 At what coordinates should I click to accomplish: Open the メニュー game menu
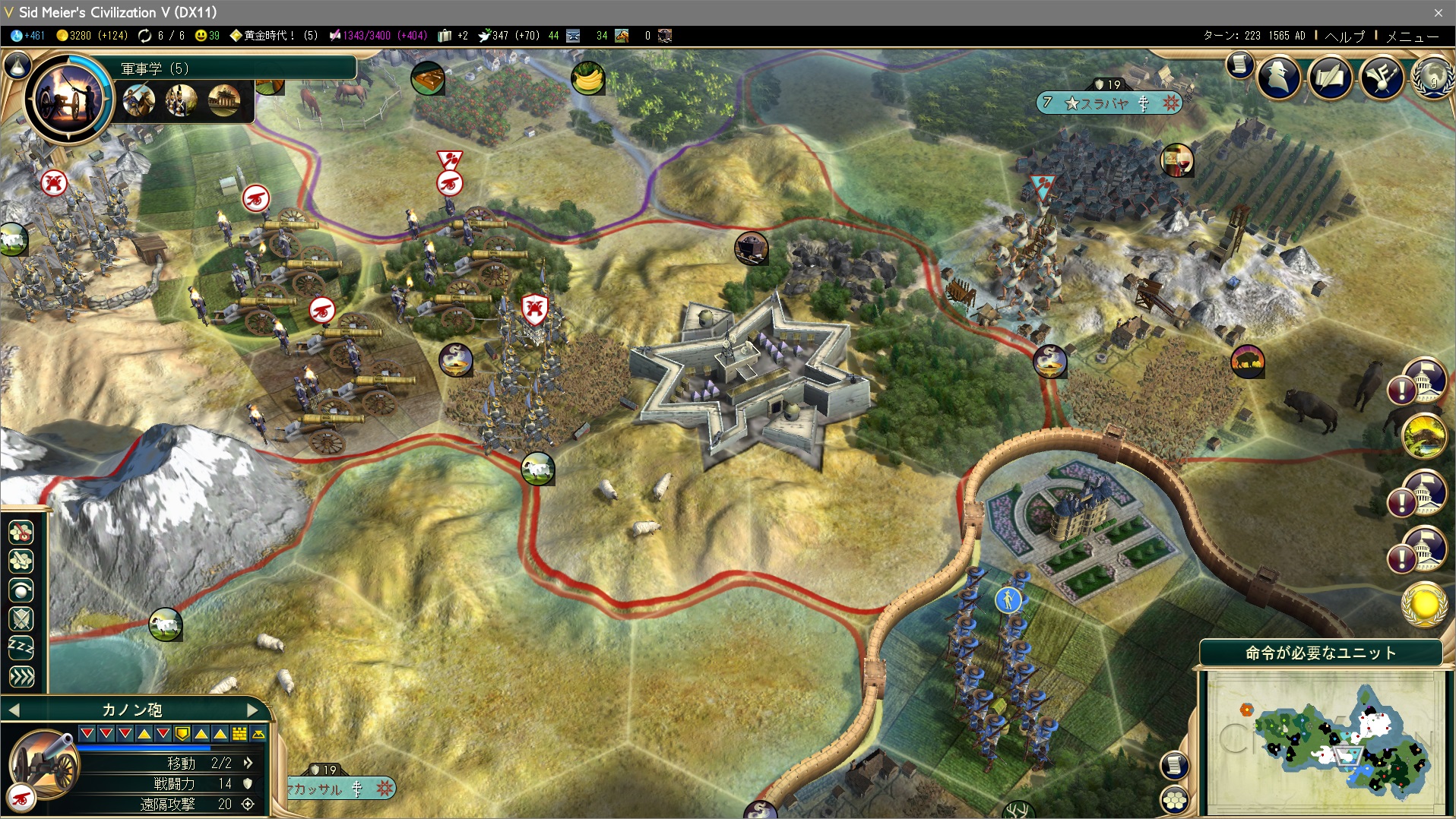pyautogui.click(x=1412, y=36)
